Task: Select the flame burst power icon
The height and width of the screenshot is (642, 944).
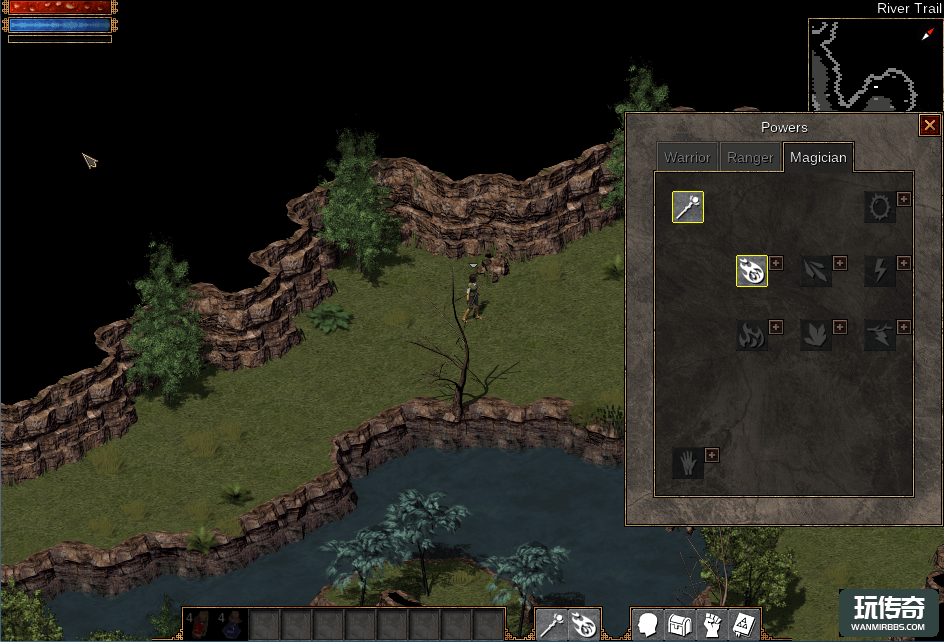Action: tap(752, 335)
